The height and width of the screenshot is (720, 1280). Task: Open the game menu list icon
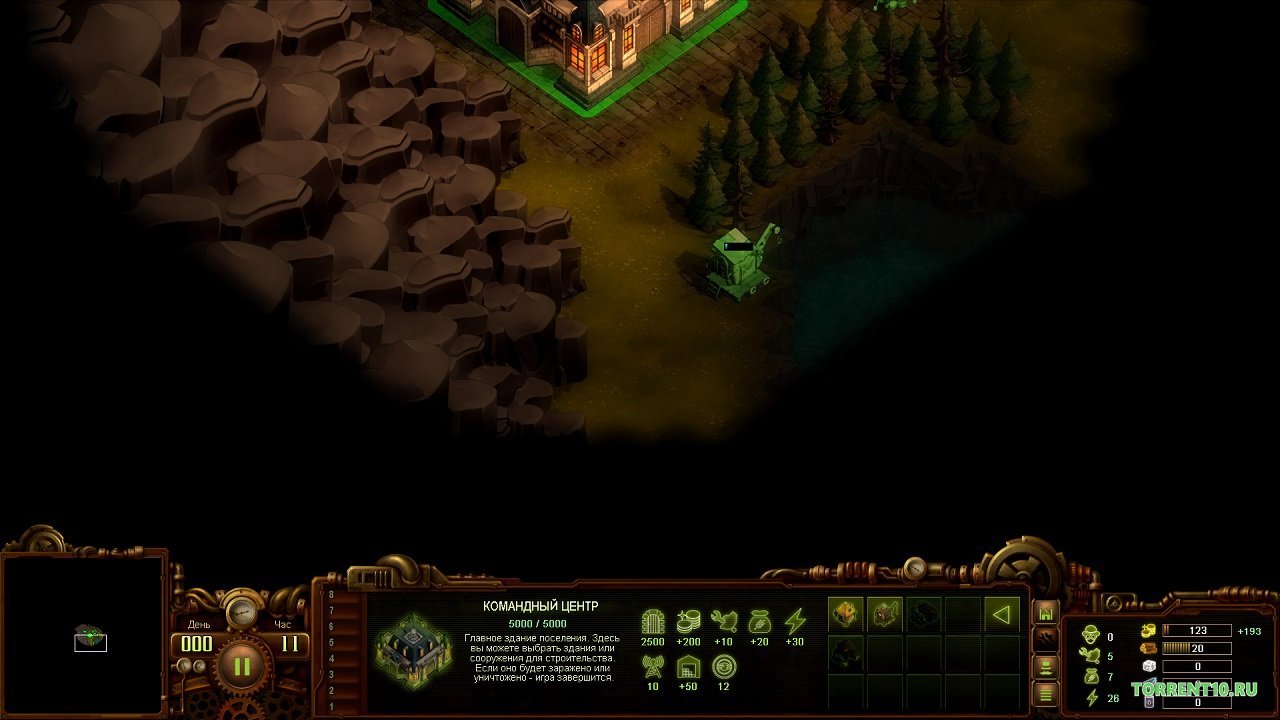coord(1045,695)
